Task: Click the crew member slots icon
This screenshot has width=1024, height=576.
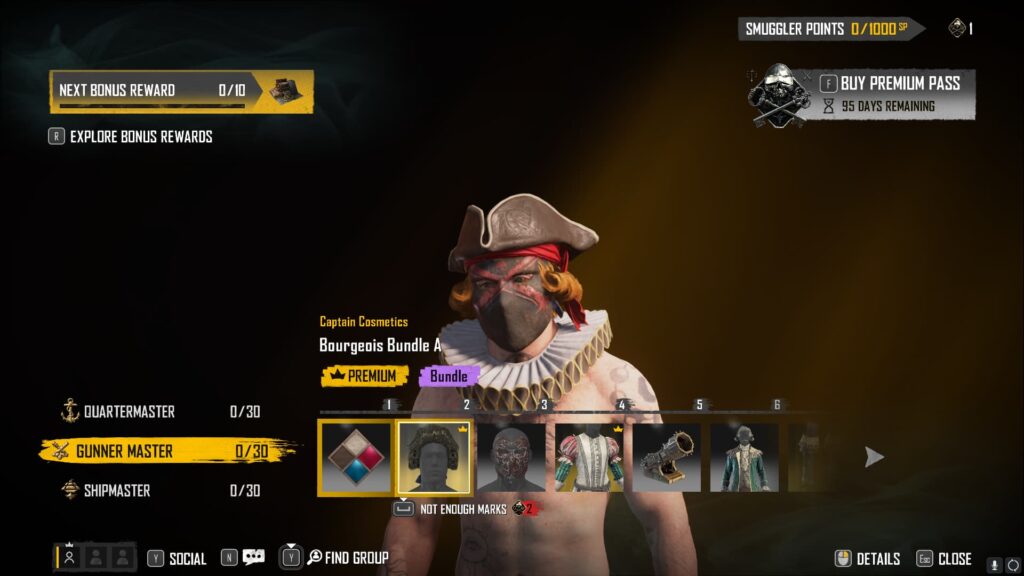Action: click(x=95, y=557)
